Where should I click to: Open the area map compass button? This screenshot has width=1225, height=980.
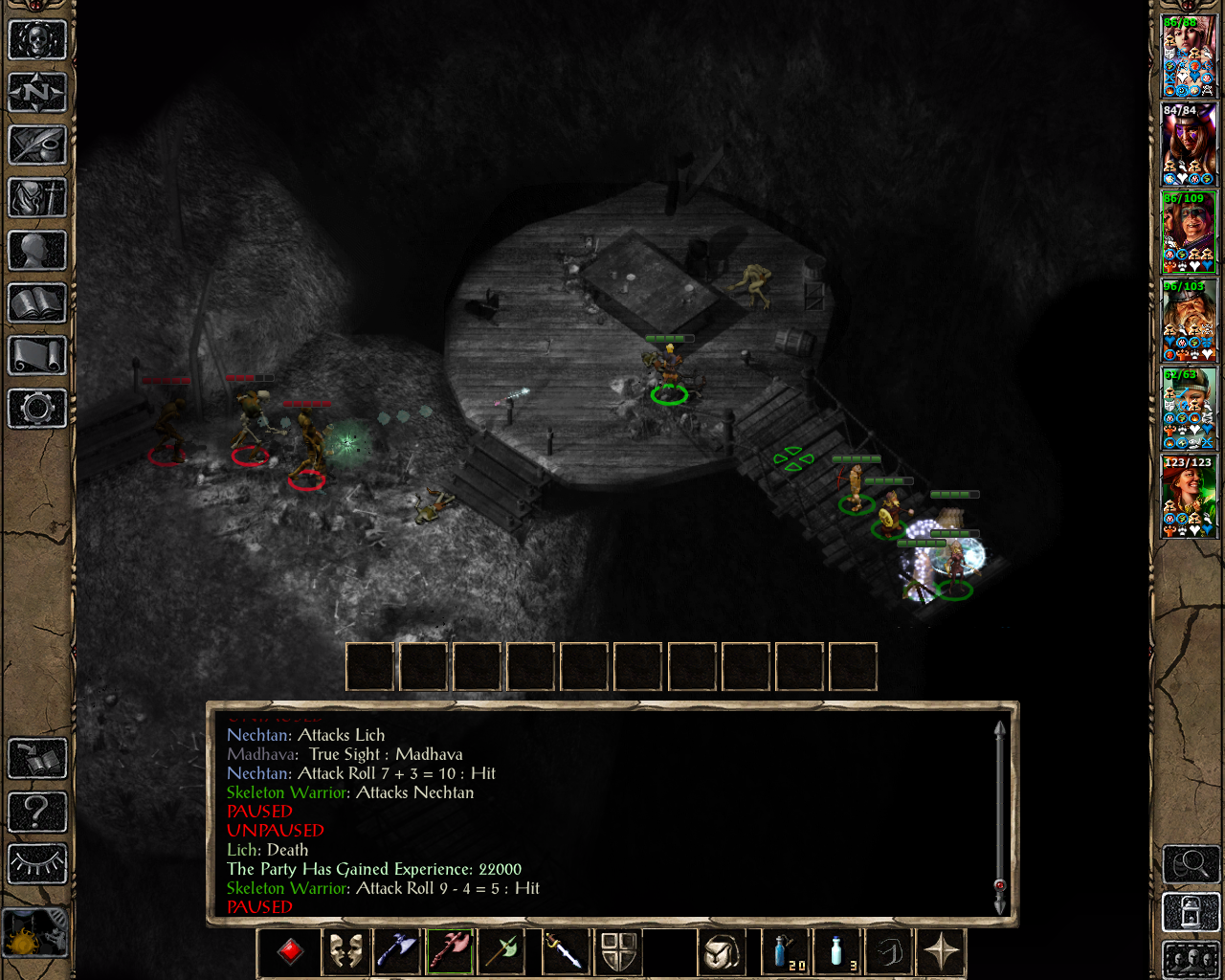(x=37, y=93)
